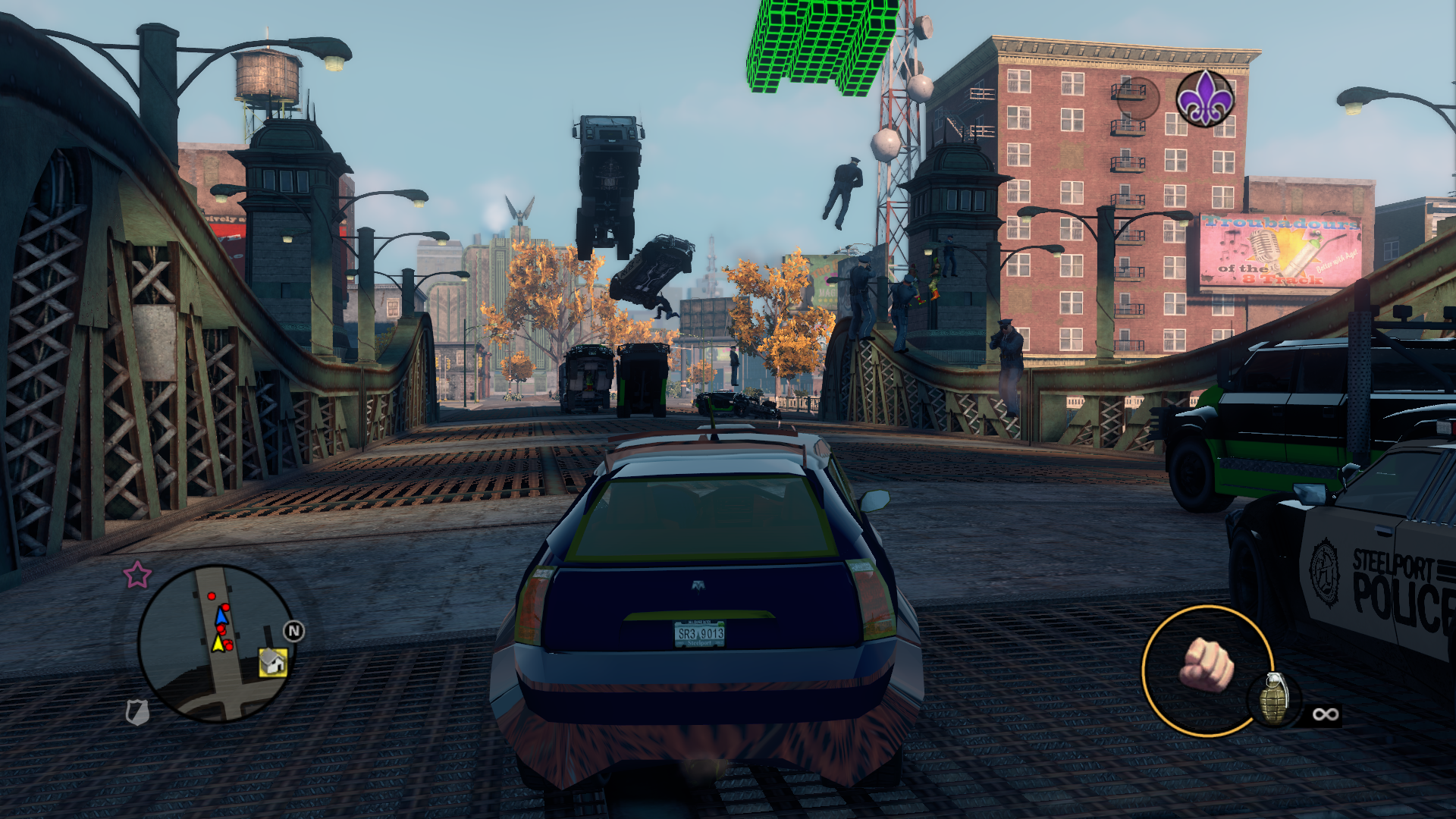Click the purple fleur-de-lis Saints emblem
The height and width of the screenshot is (819, 1456).
1205,99
